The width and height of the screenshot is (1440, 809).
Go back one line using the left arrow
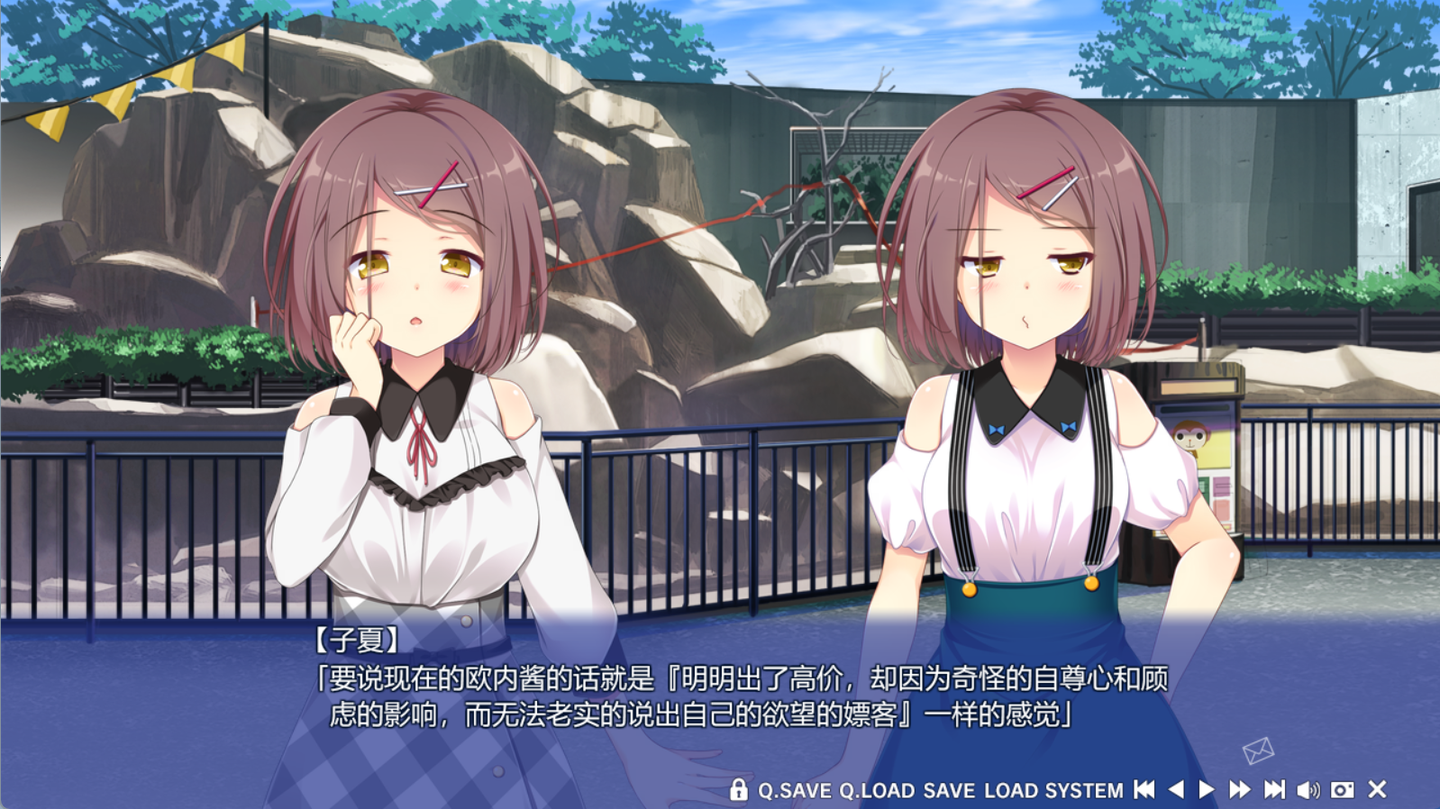pos(1175,788)
